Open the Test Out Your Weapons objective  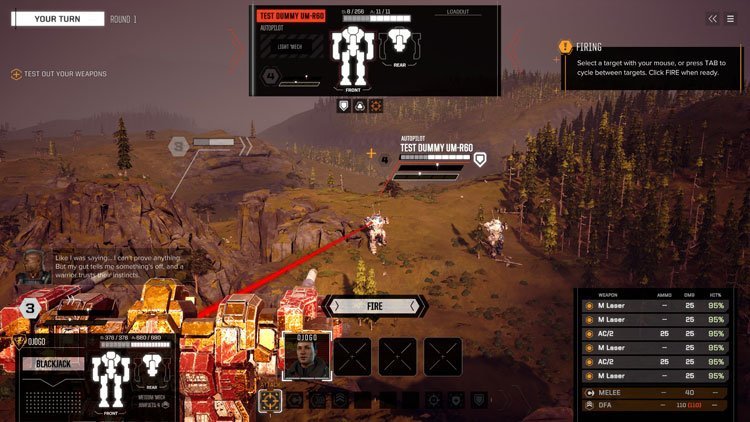point(60,75)
